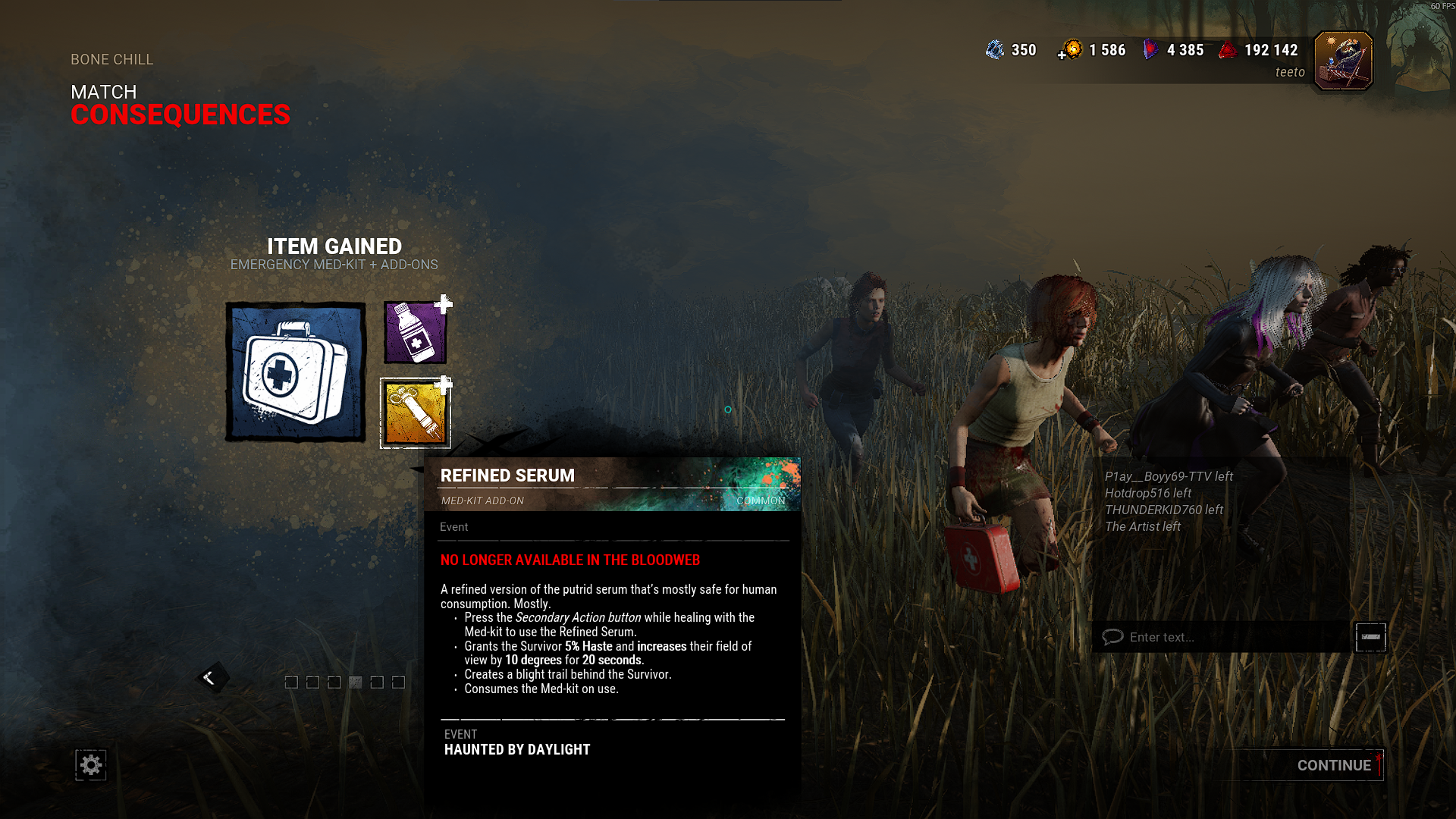Select the Refined Serum syringe add-on
The width and height of the screenshot is (1456, 819).
point(415,413)
